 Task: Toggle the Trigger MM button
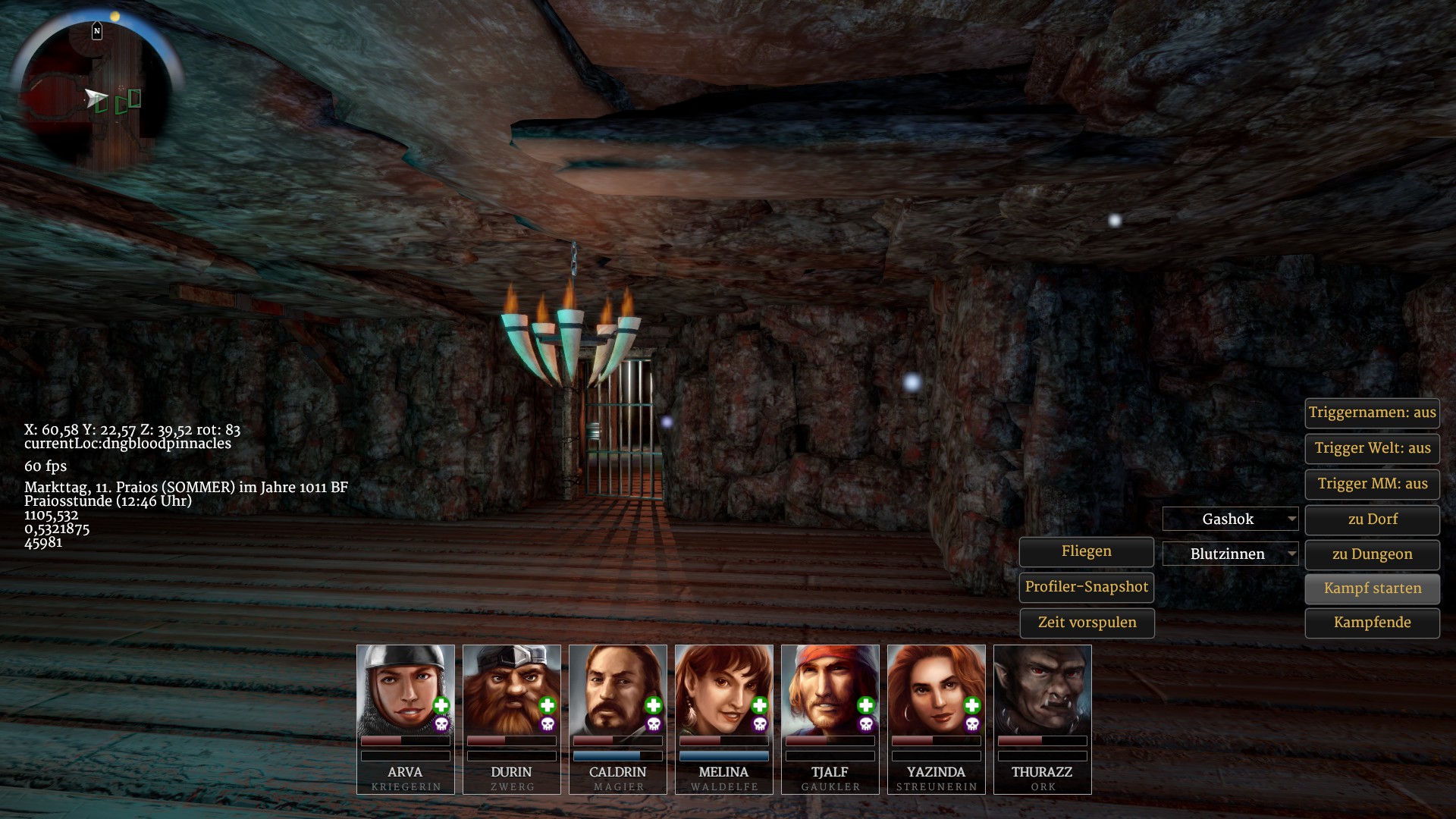tap(1372, 484)
